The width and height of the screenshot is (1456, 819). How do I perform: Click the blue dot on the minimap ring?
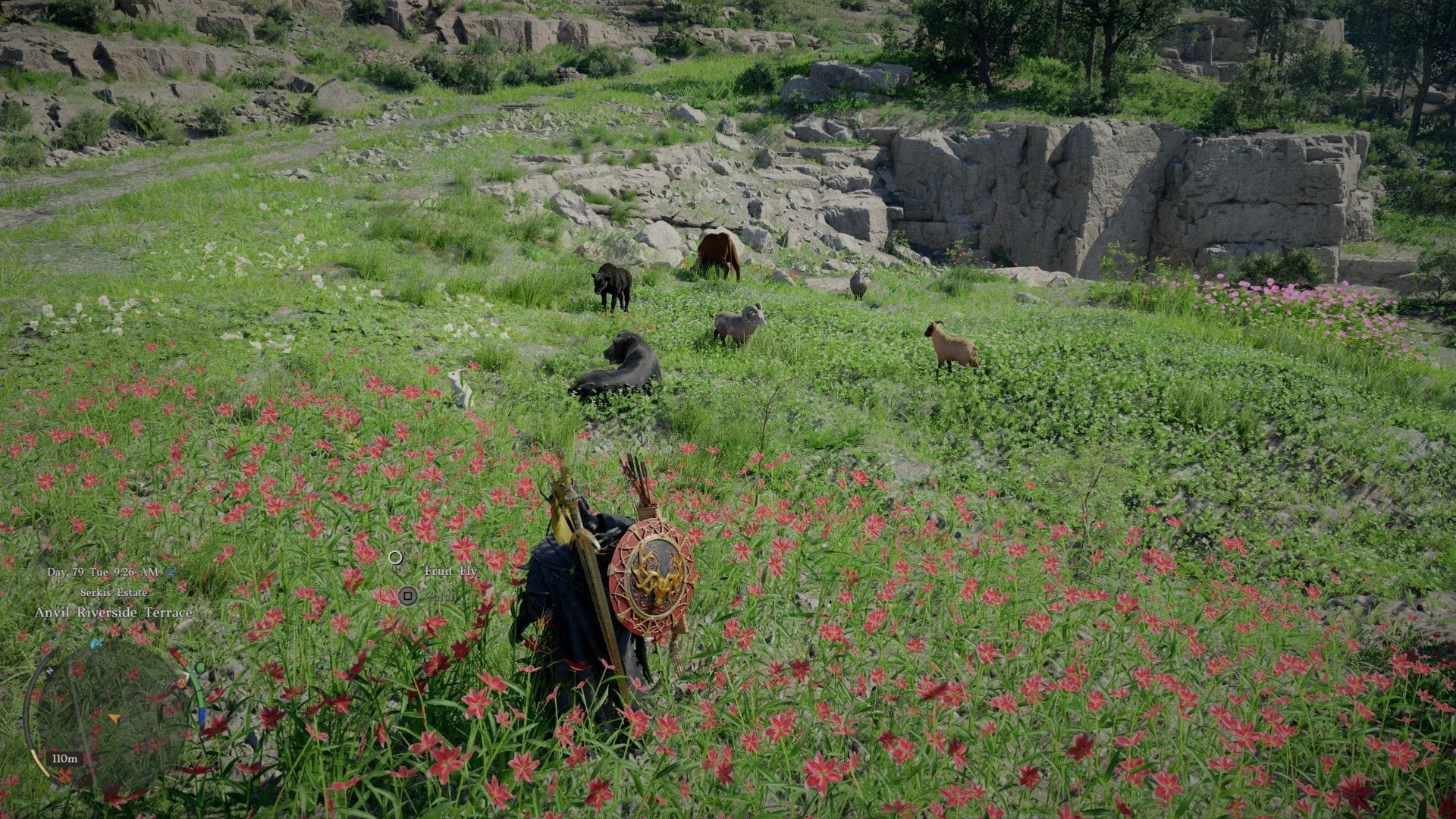202,715
